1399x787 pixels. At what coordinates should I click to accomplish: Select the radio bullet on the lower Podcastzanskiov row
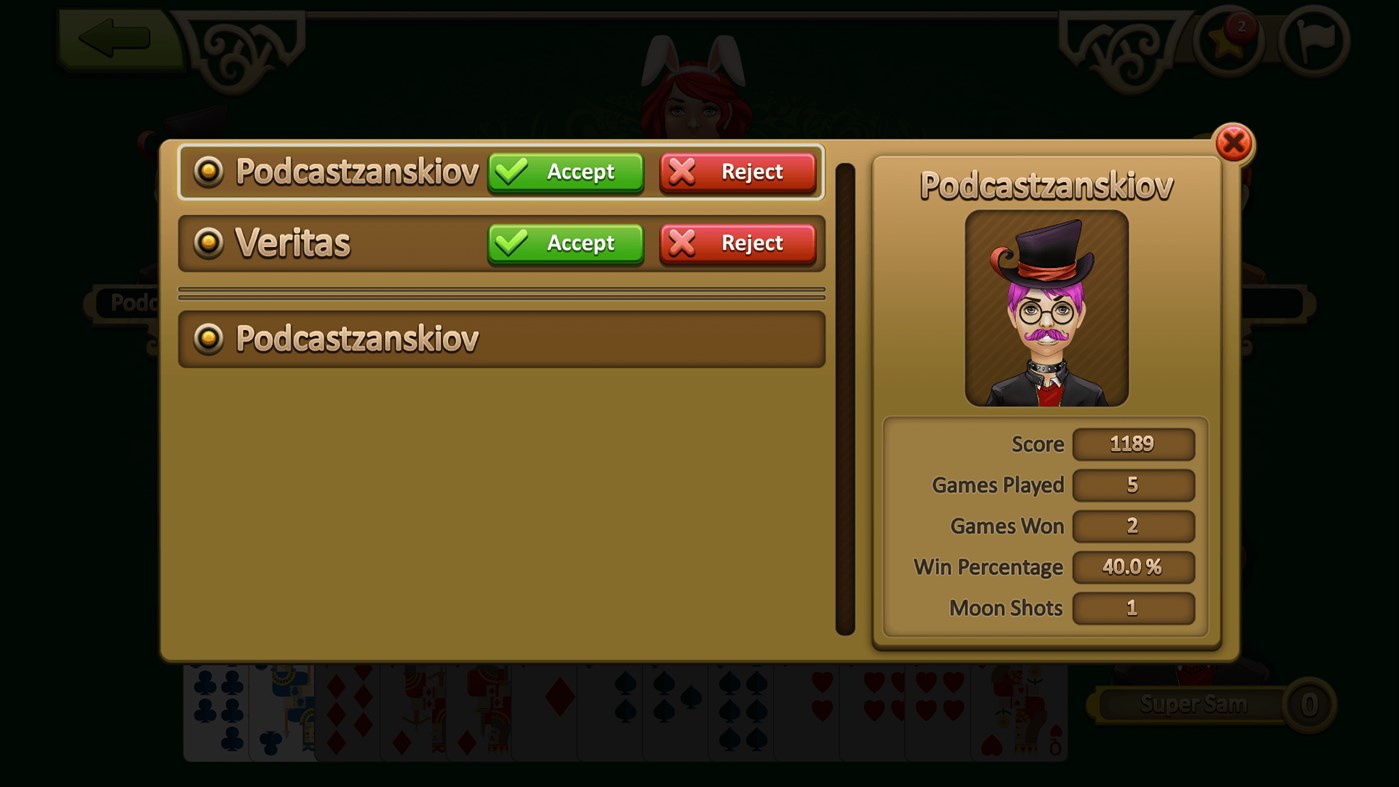coord(209,338)
